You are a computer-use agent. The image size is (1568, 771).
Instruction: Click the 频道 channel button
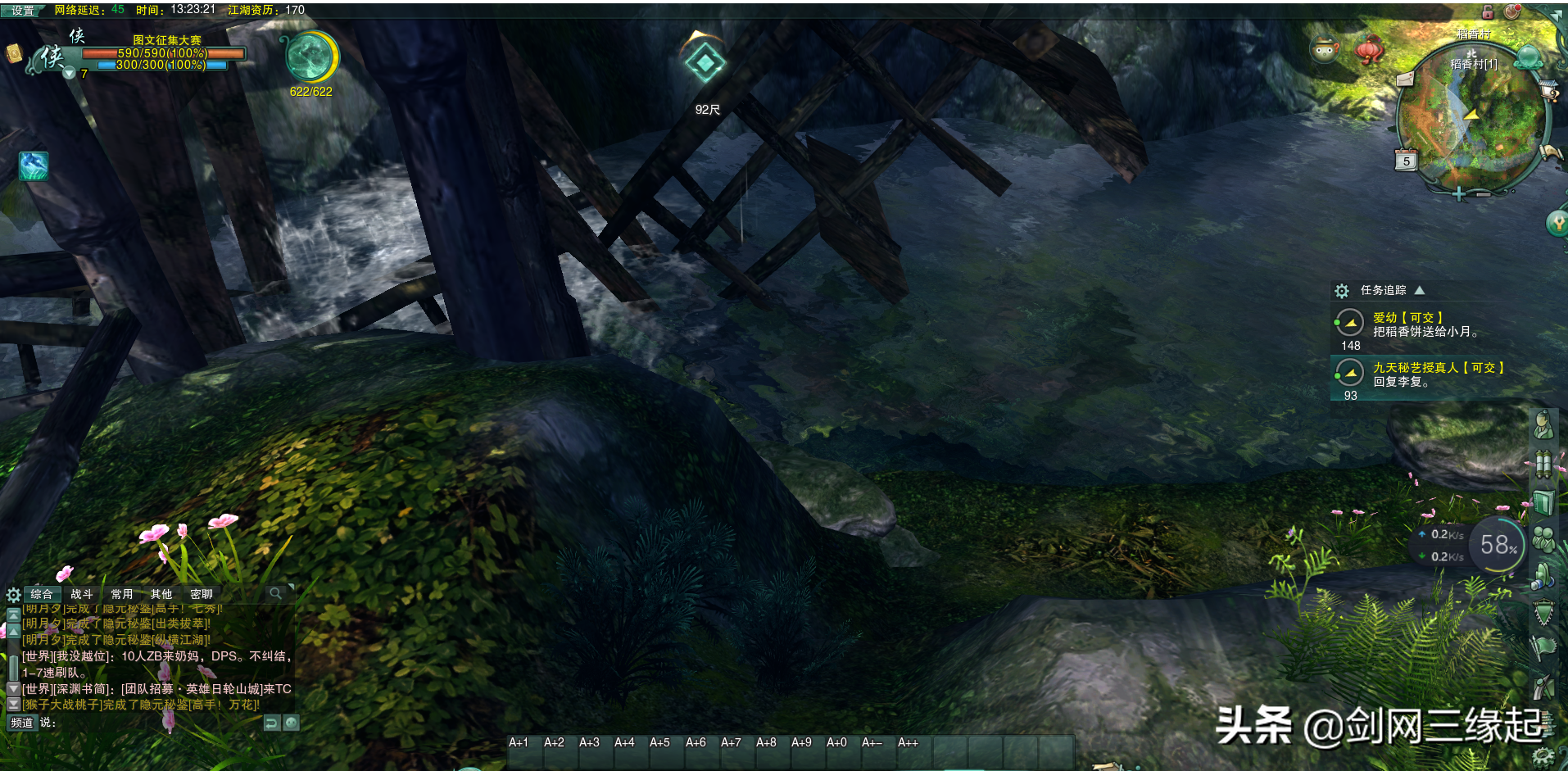[x=22, y=723]
